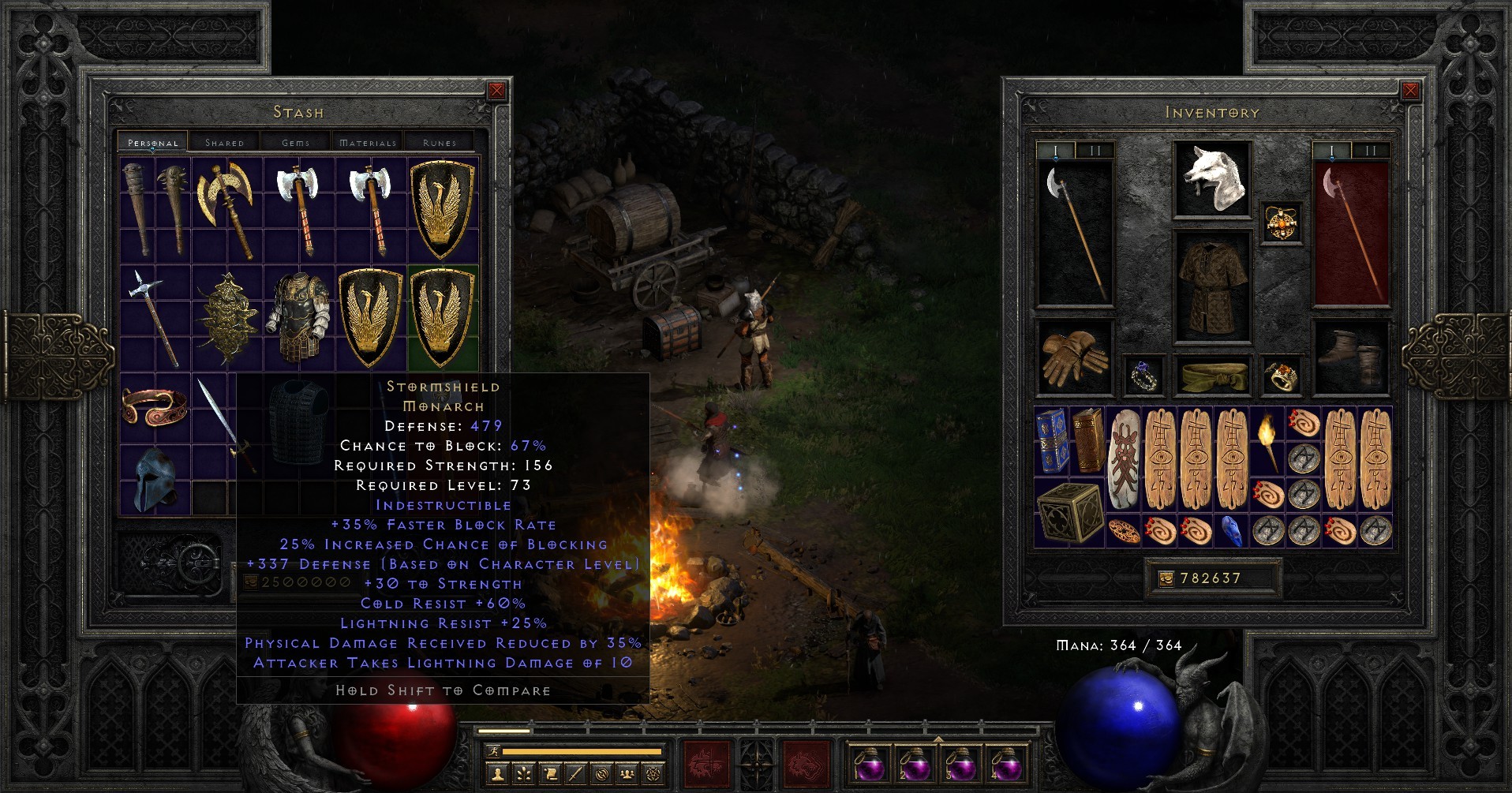1512x793 pixels.
Task: Click the spiral emblem icon in the control panel
Action: (x=602, y=775)
